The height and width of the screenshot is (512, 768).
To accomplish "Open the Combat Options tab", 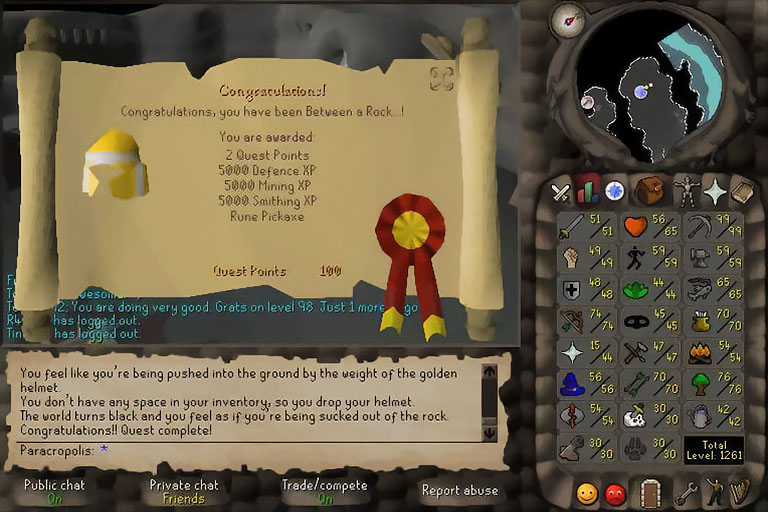I will pos(561,191).
